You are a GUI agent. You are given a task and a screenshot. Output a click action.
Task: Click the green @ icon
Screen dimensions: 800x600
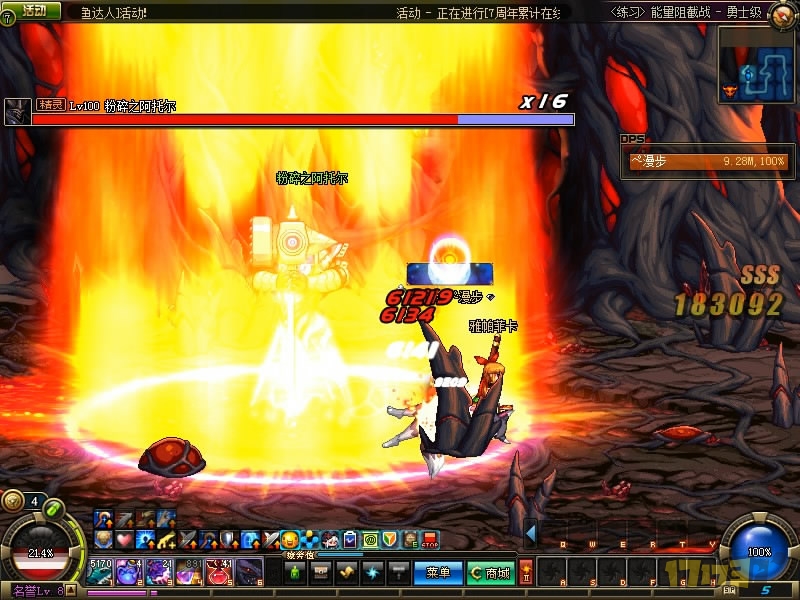click(x=370, y=540)
